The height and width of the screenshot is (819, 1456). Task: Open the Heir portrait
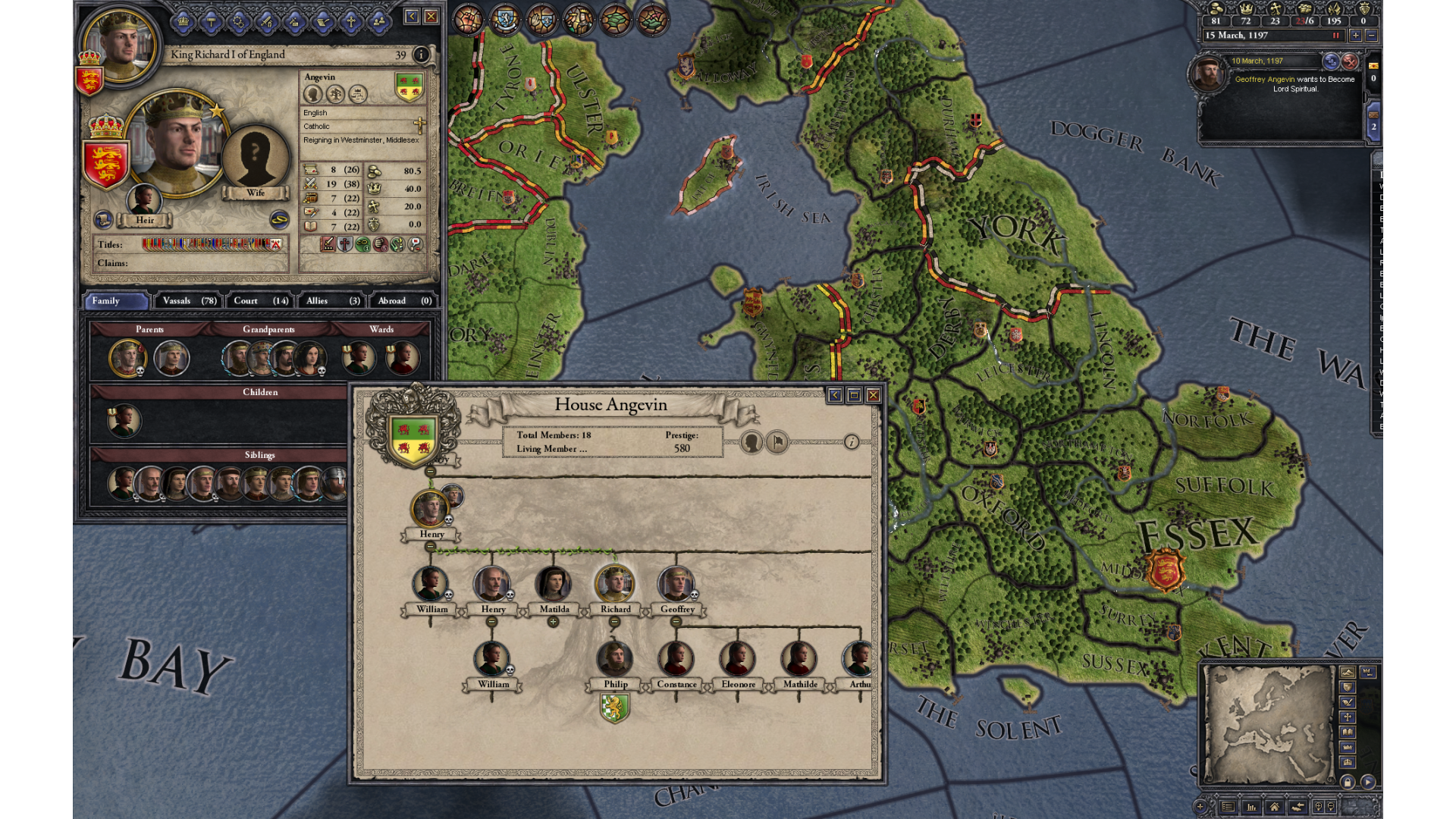(x=143, y=201)
